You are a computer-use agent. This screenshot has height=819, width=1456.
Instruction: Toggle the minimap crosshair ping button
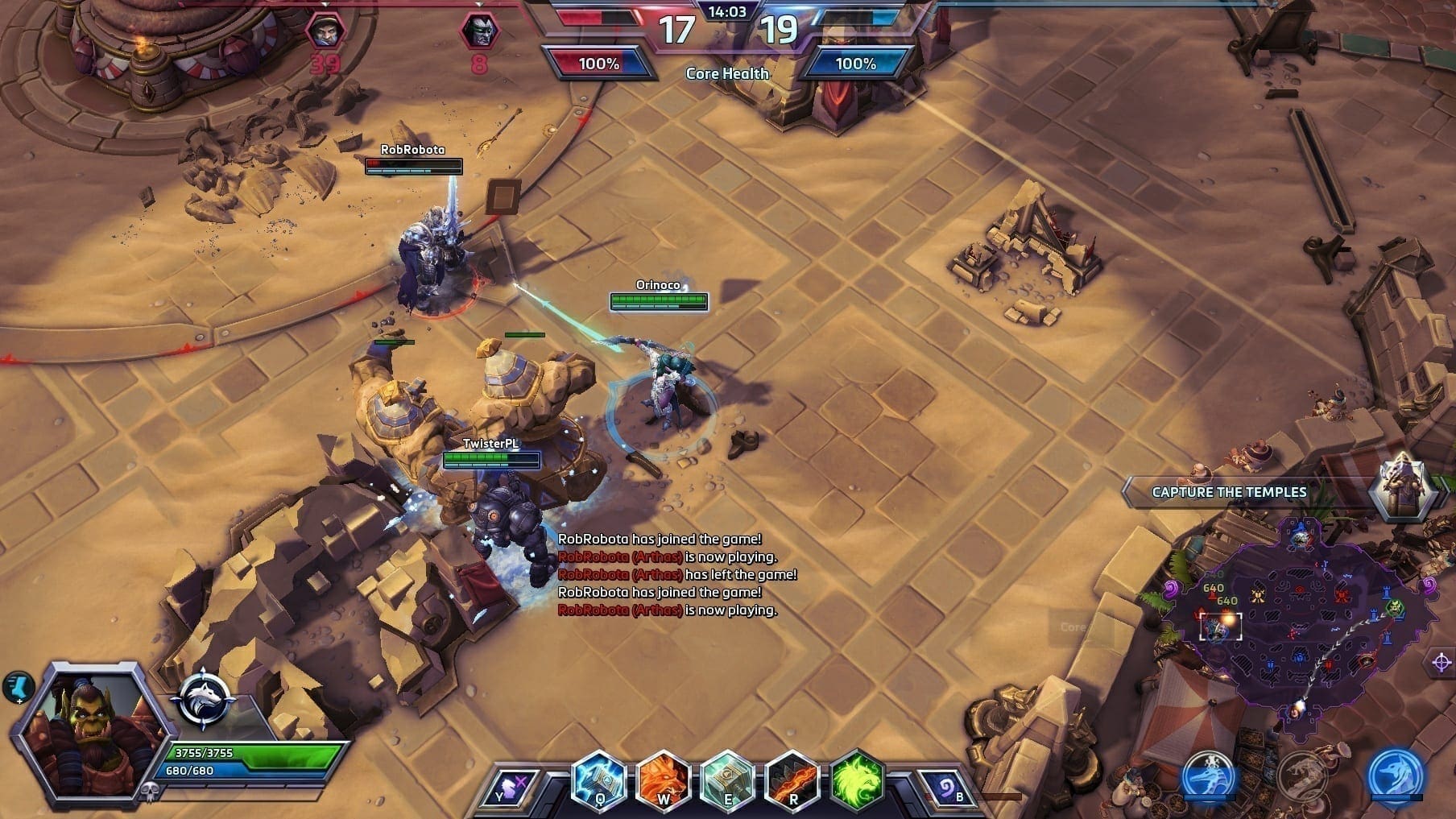coord(1441,663)
